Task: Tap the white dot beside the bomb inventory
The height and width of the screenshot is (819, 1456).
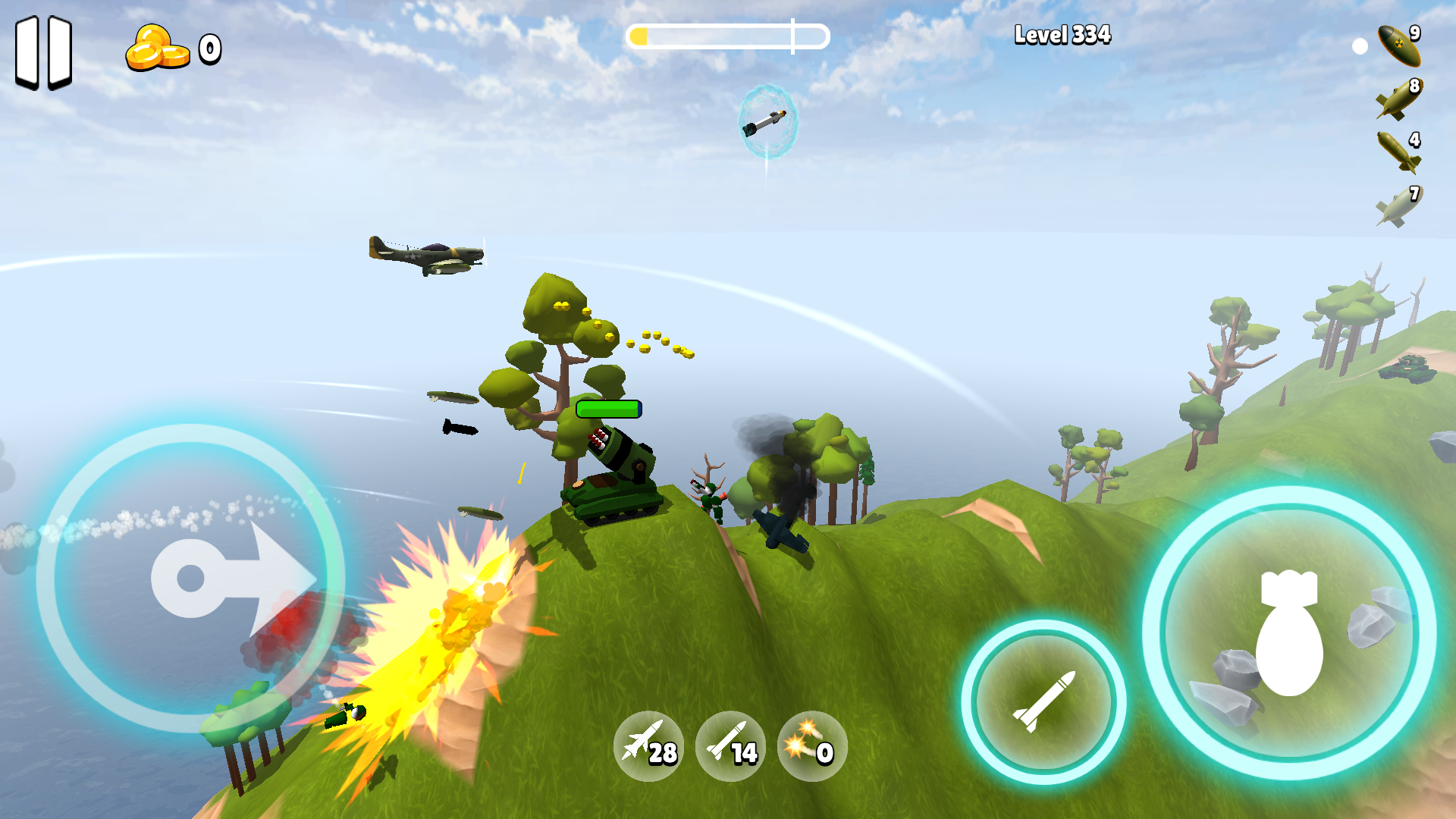Action: tap(1359, 45)
